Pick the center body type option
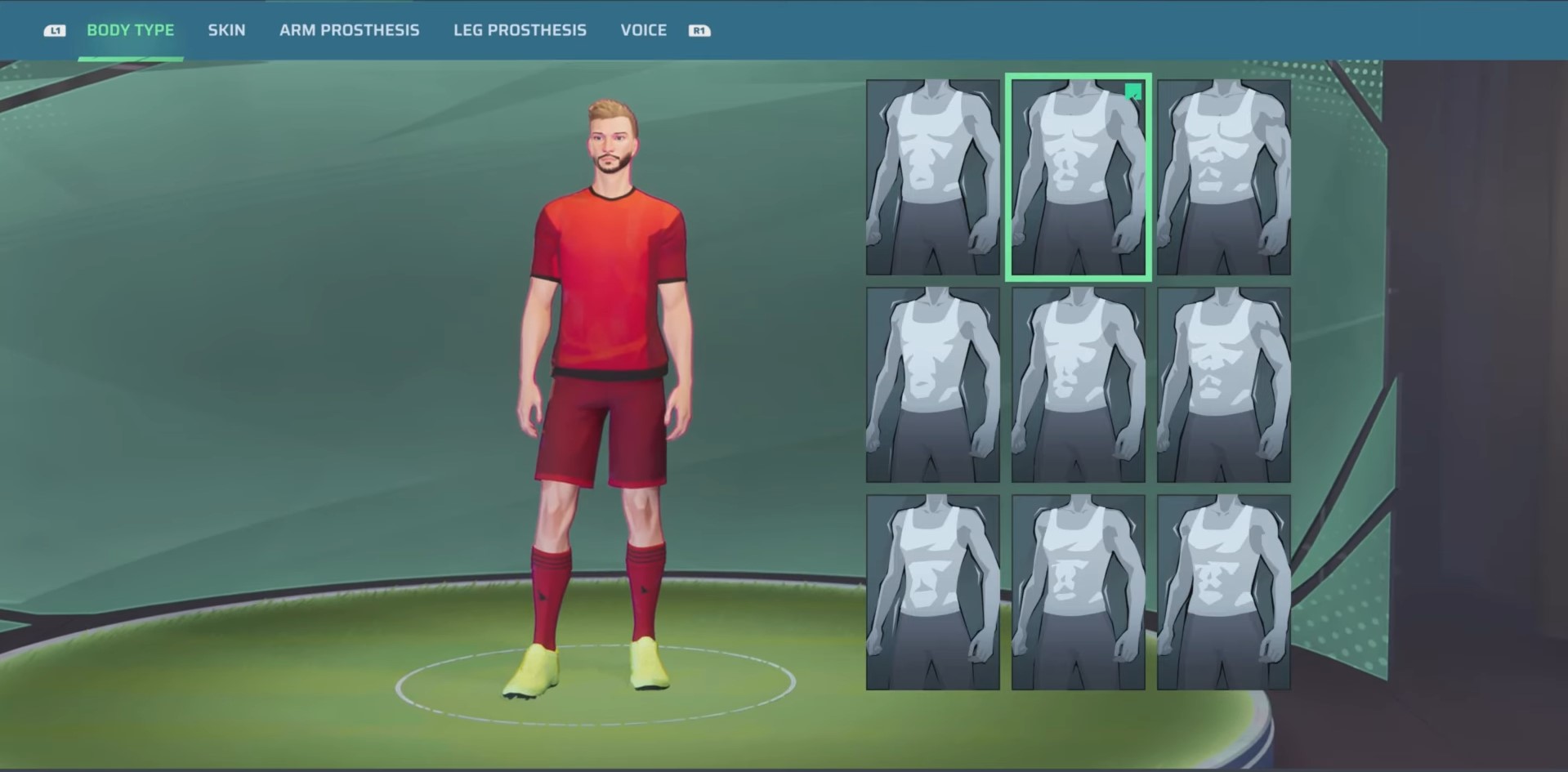This screenshot has width=1568, height=772. coord(1078,382)
